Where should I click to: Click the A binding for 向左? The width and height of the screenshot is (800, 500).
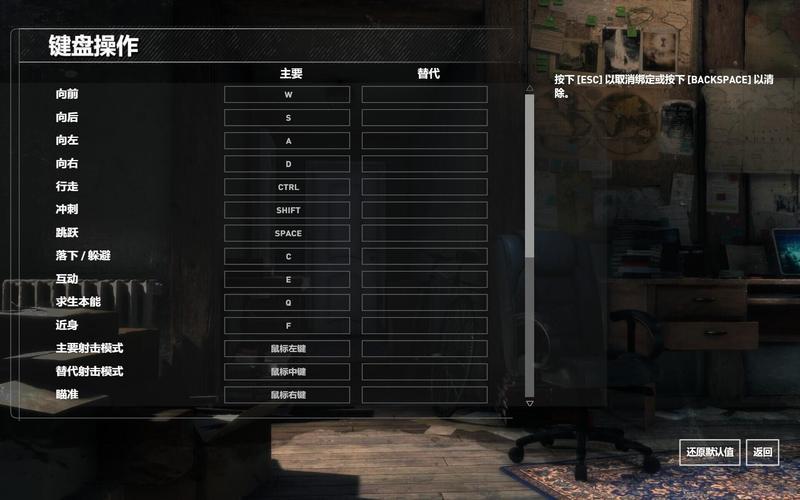click(x=287, y=141)
